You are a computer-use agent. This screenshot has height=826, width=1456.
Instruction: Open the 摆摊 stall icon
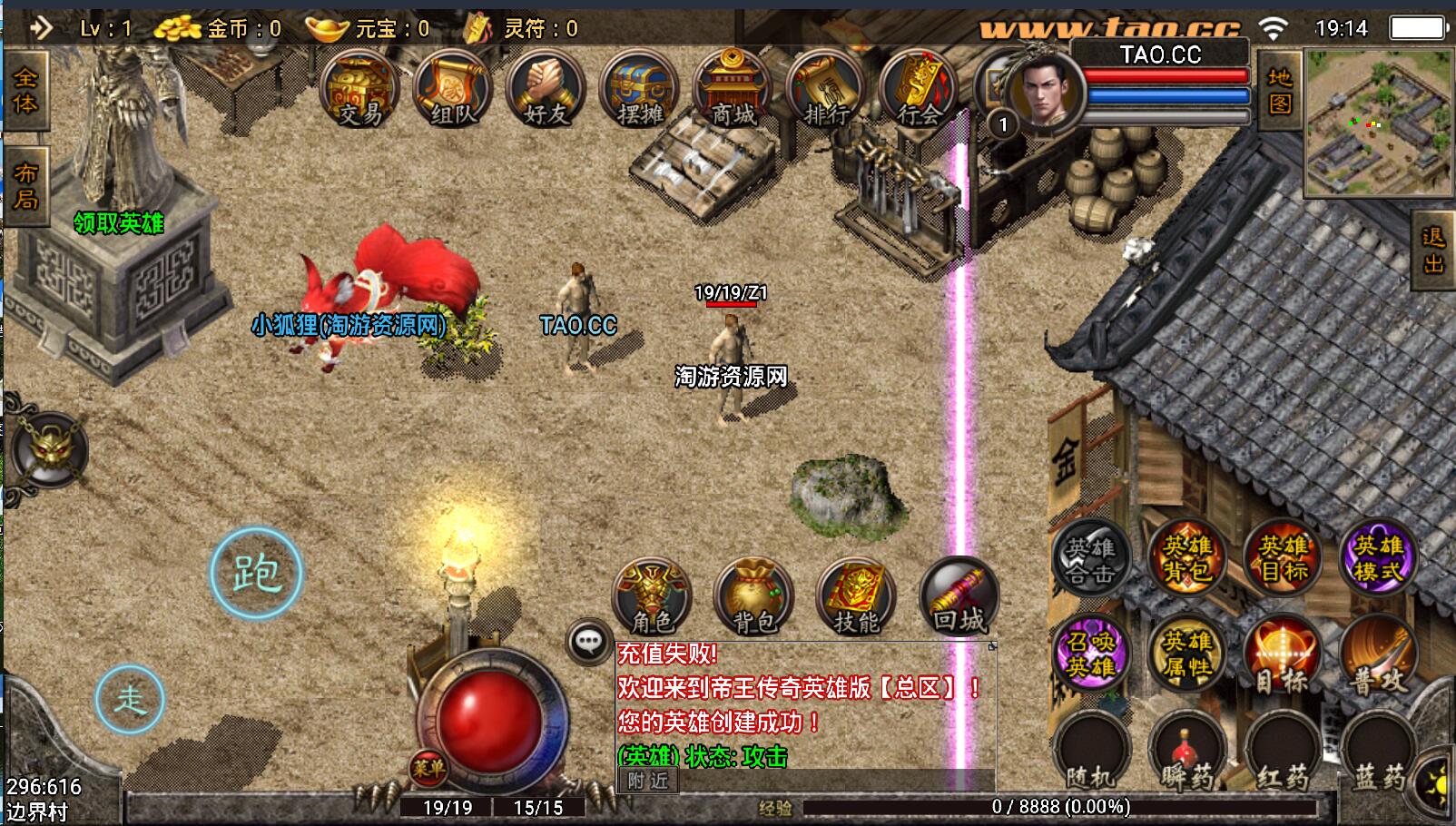tap(639, 90)
